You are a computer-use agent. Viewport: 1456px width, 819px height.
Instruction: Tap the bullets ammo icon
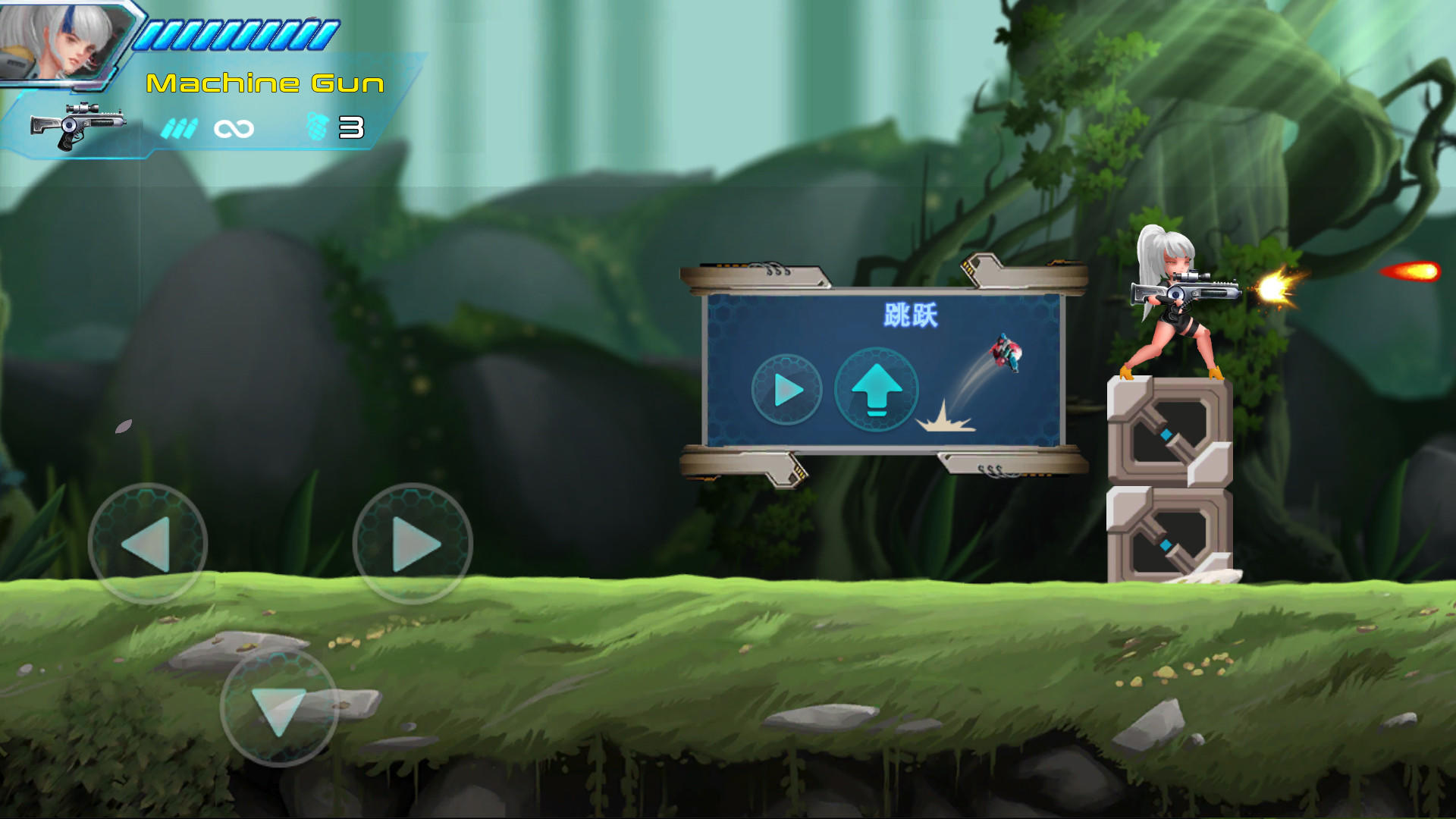[180, 127]
